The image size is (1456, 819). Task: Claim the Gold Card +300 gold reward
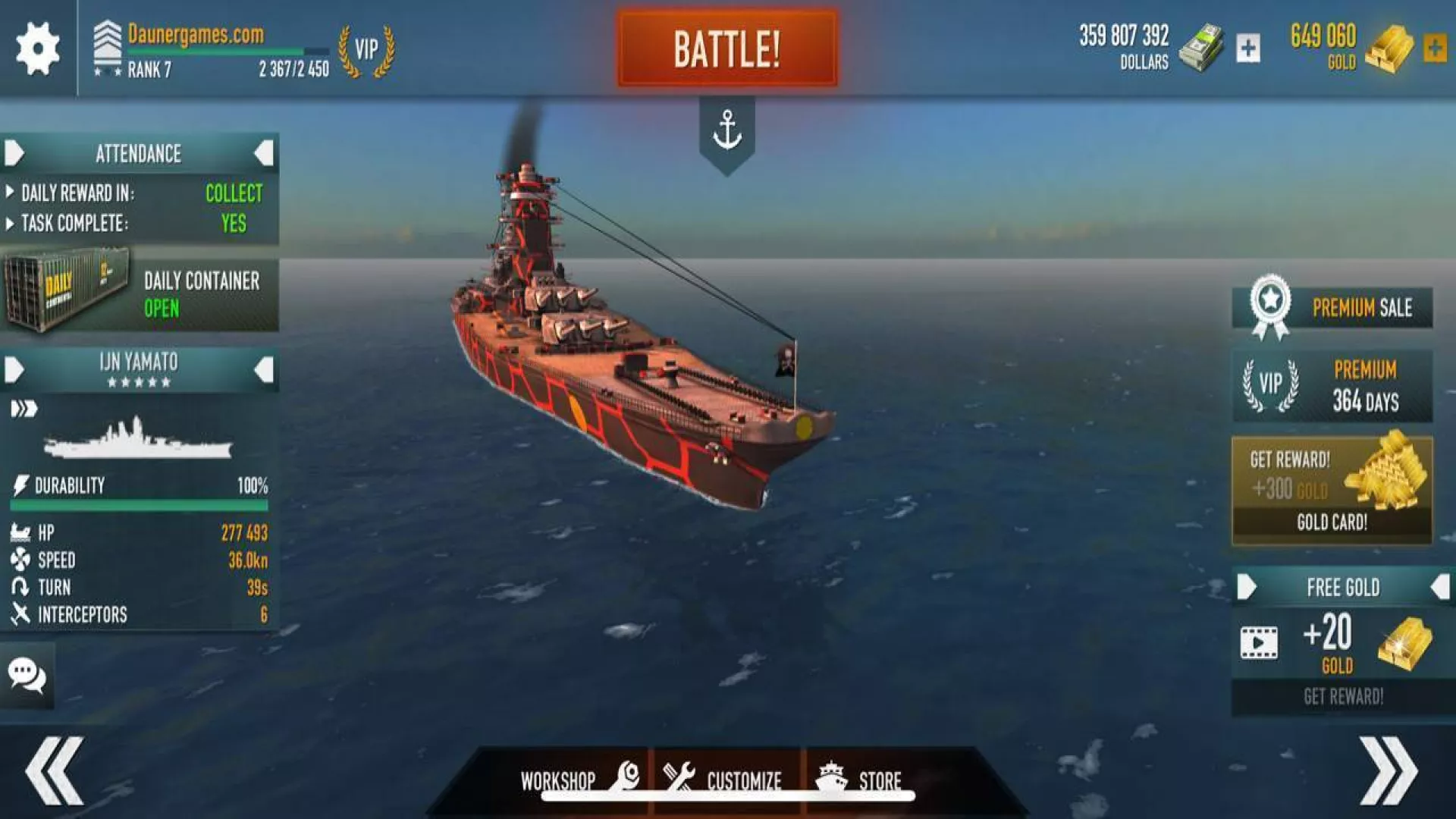[1332, 490]
